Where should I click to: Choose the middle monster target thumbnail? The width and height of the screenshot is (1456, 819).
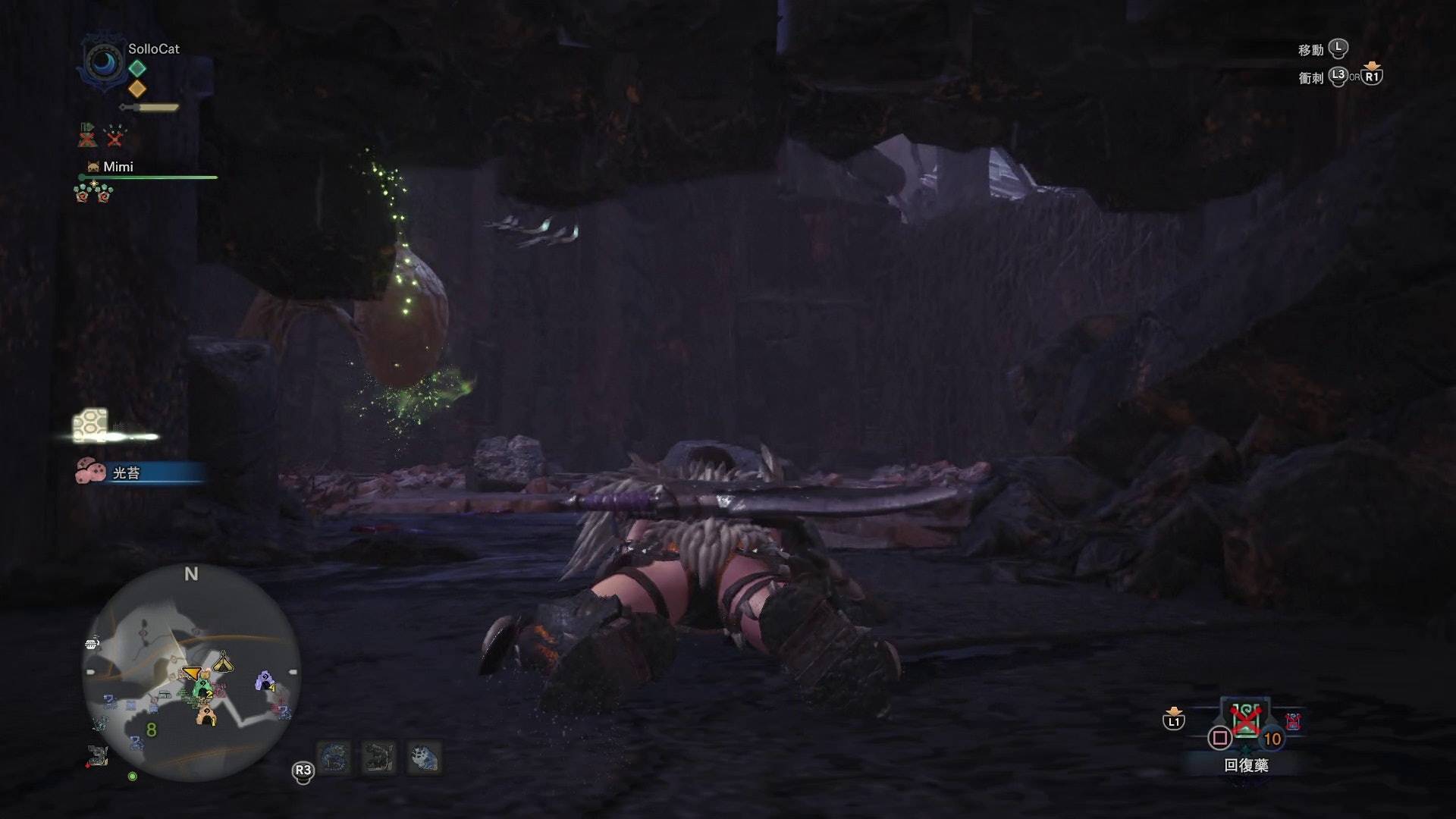[379, 758]
